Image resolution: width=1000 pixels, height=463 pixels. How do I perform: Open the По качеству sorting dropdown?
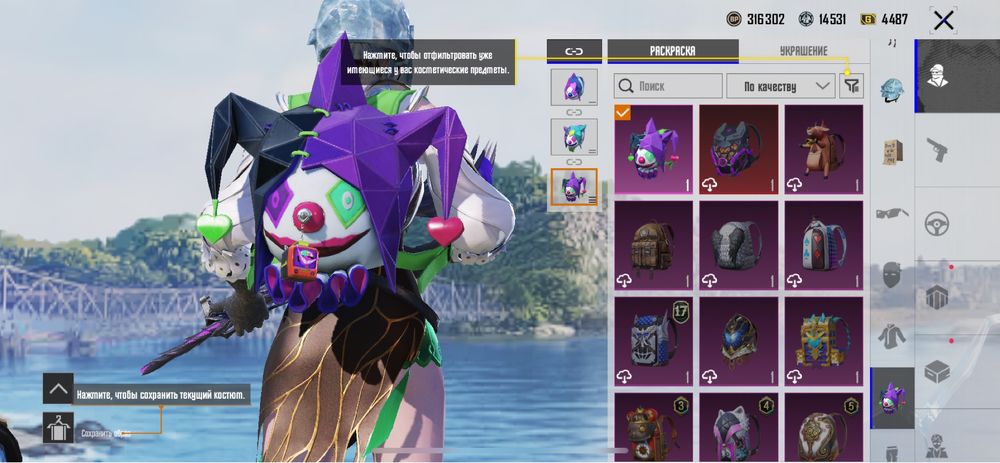click(780, 86)
